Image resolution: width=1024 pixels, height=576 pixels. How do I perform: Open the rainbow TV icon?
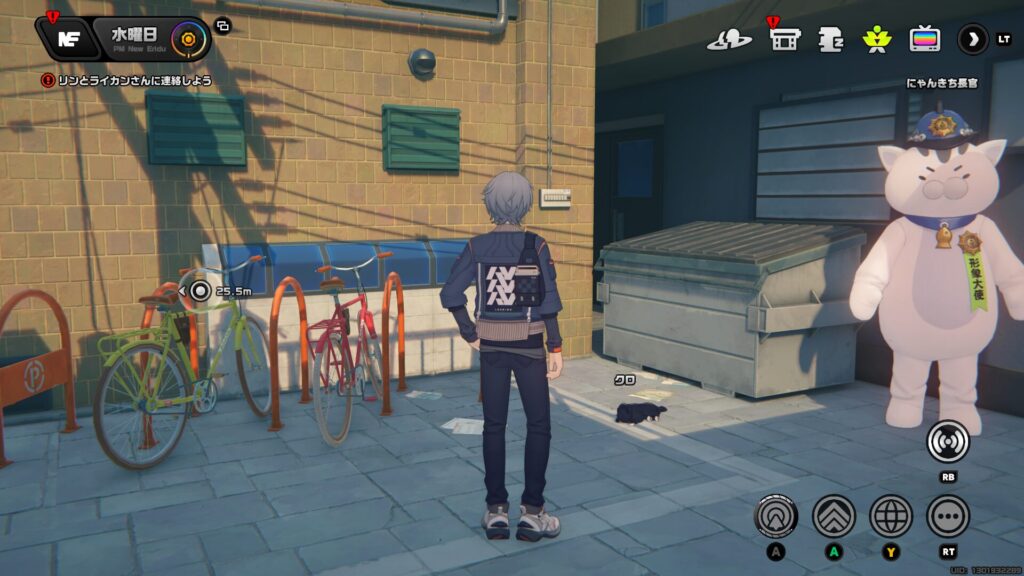pos(924,39)
